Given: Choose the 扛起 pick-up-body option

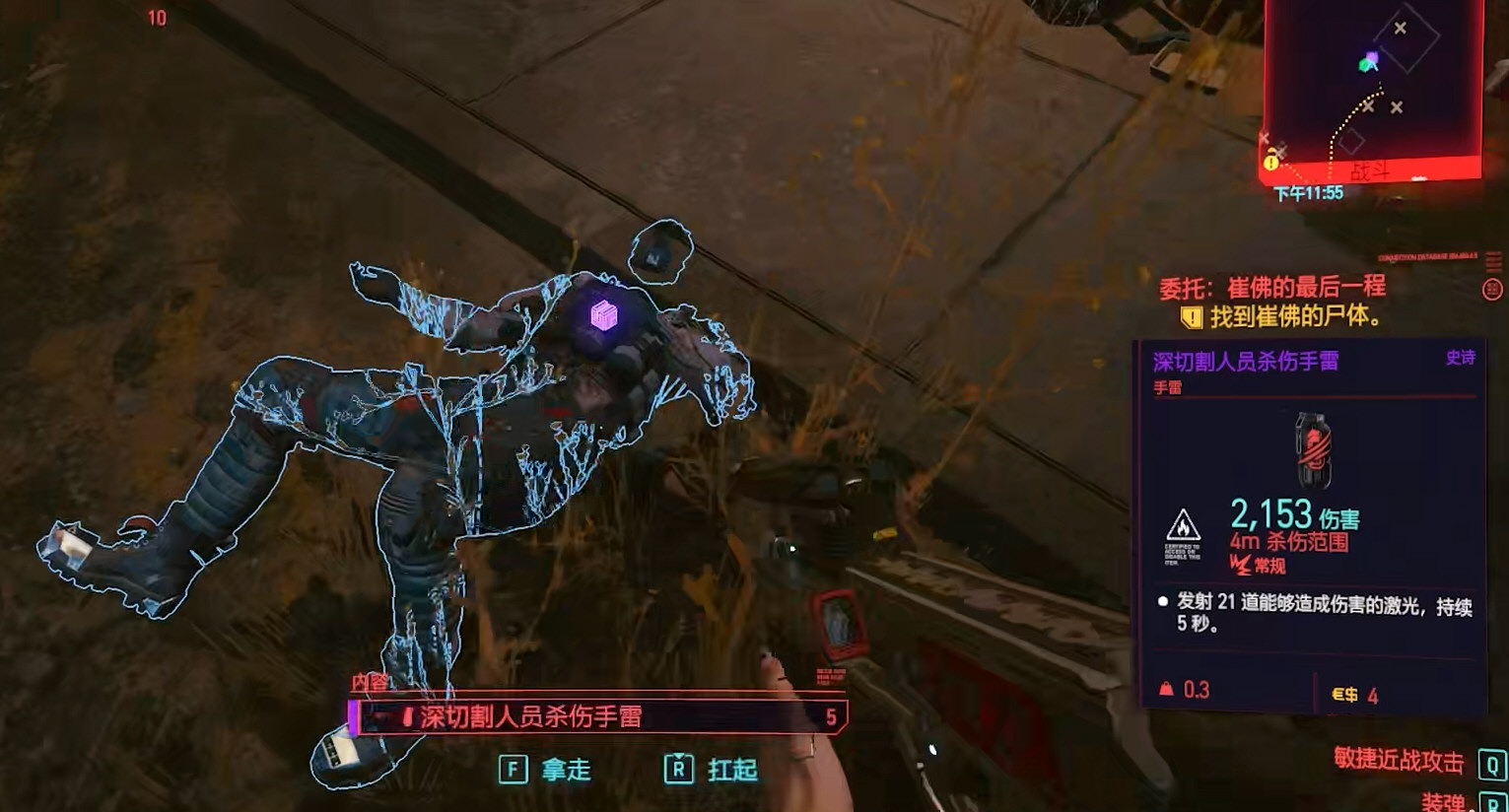Looking at the screenshot, I should pos(712,769).
